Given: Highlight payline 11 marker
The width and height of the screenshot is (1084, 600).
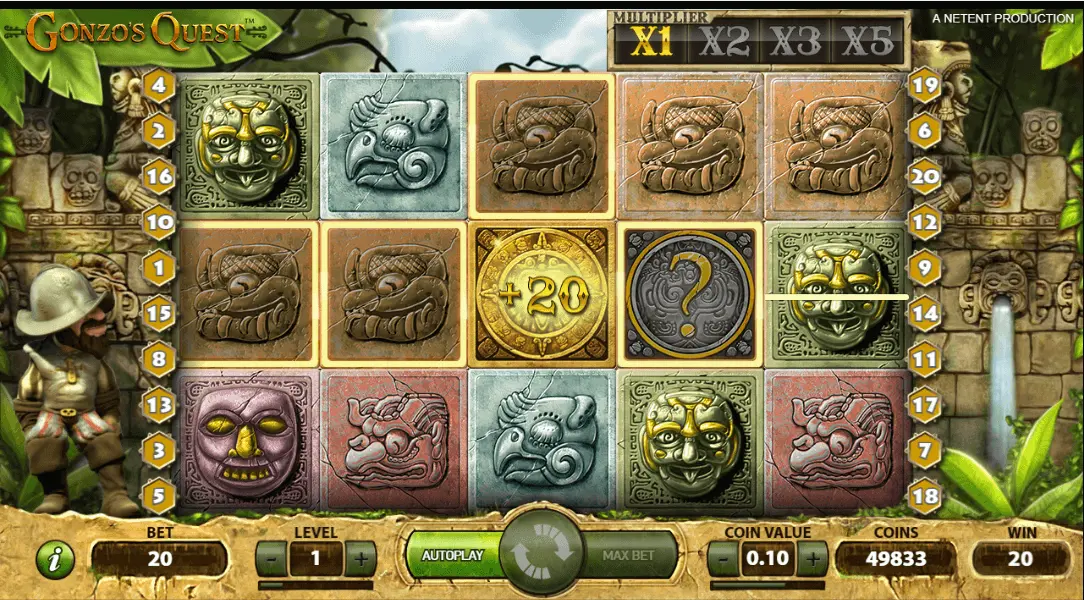Looking at the screenshot, I should (x=925, y=358).
